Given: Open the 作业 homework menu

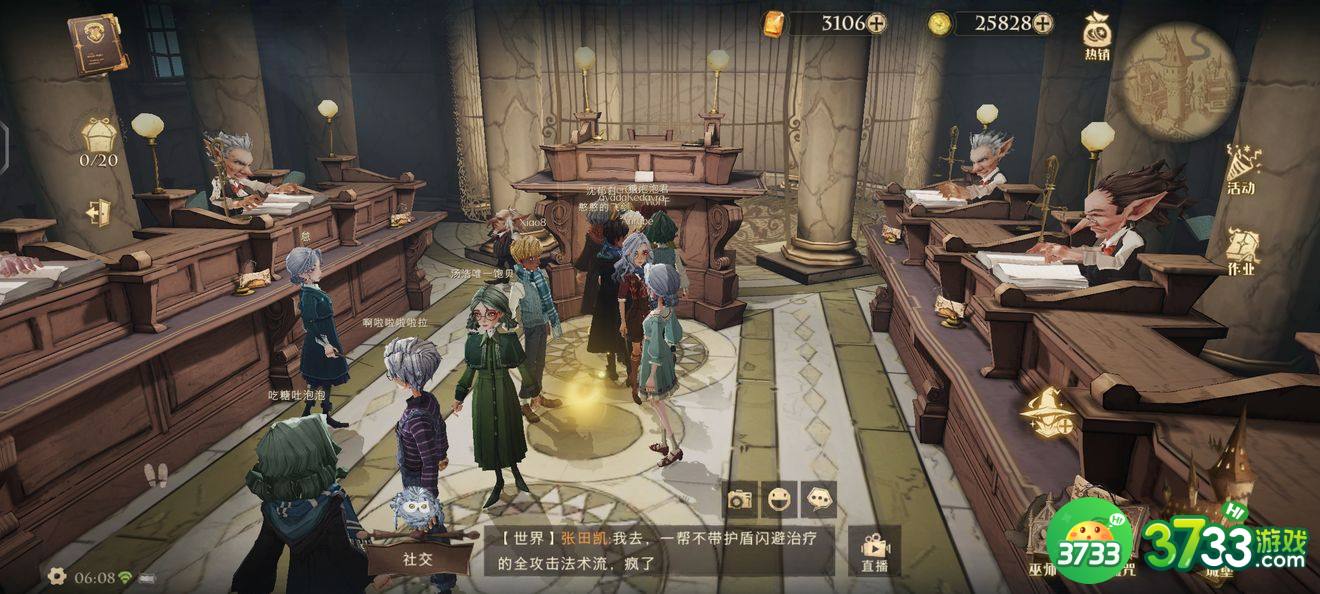Looking at the screenshot, I should click(x=1242, y=250).
